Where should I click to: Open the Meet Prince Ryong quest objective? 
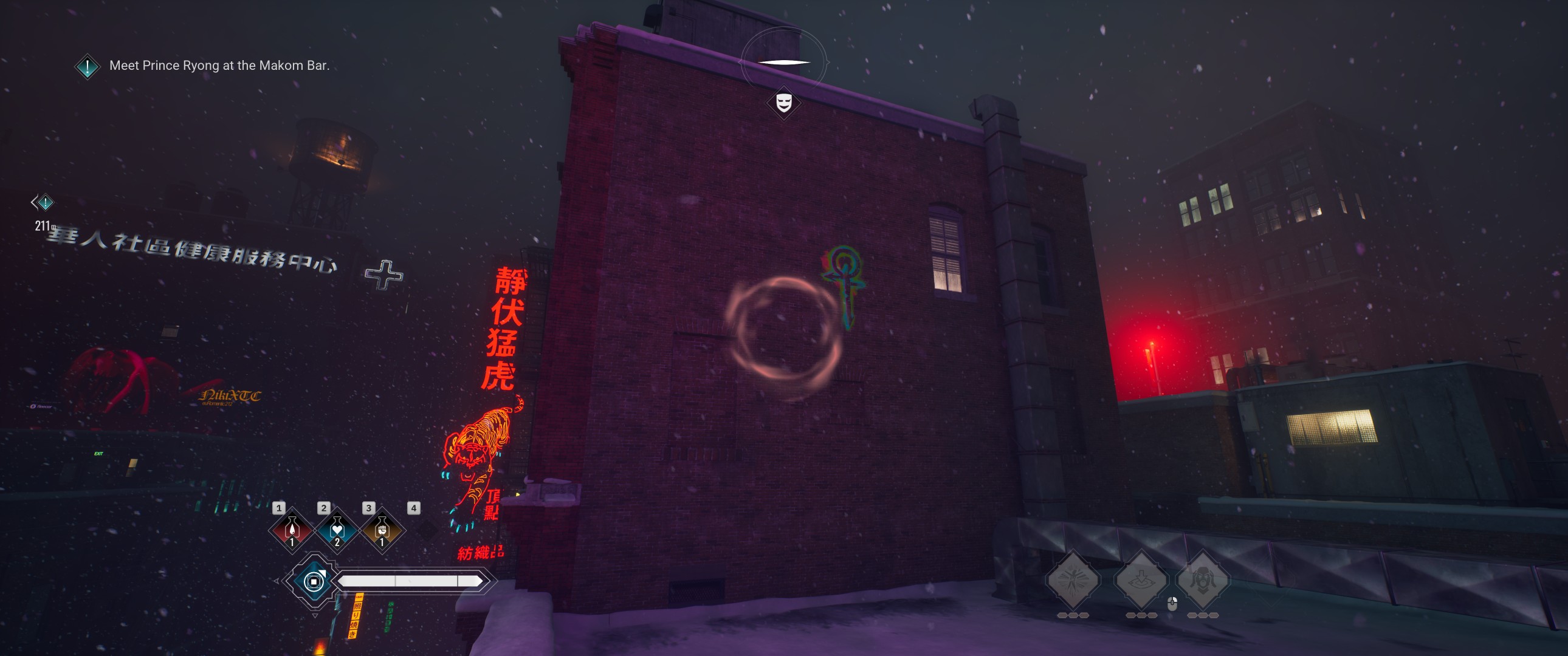[x=219, y=66]
